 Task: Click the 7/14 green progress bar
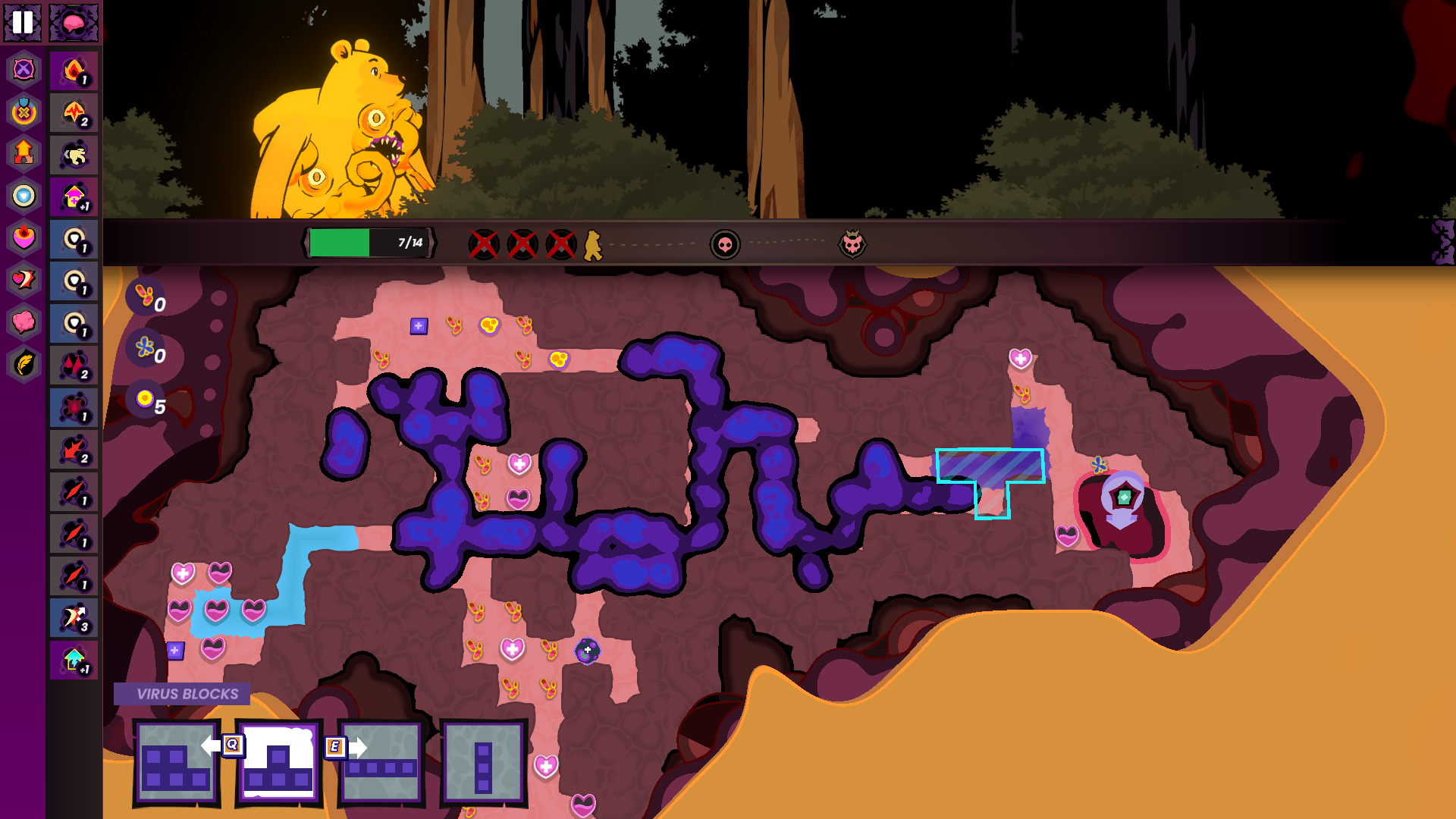coord(369,242)
